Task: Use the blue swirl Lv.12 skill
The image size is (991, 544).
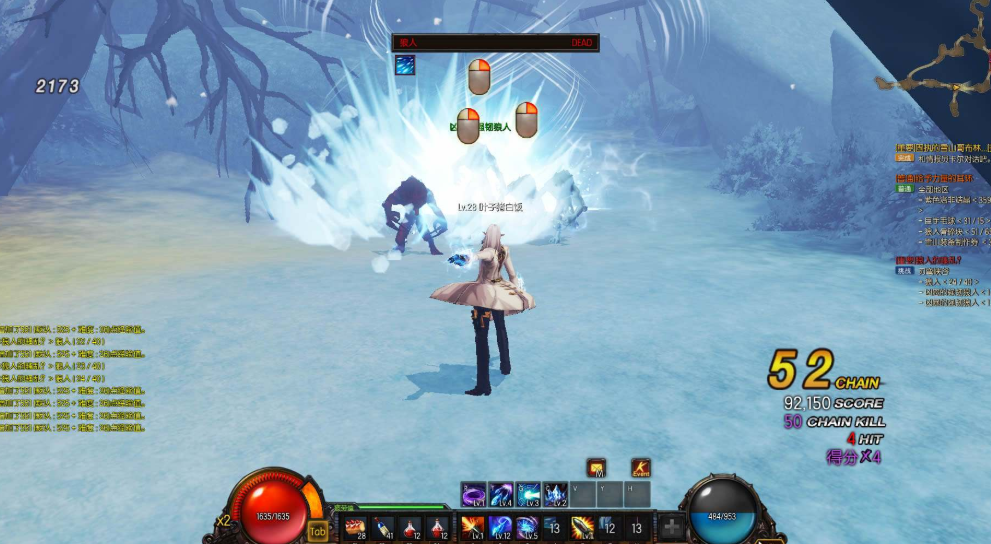Action: click(x=500, y=527)
